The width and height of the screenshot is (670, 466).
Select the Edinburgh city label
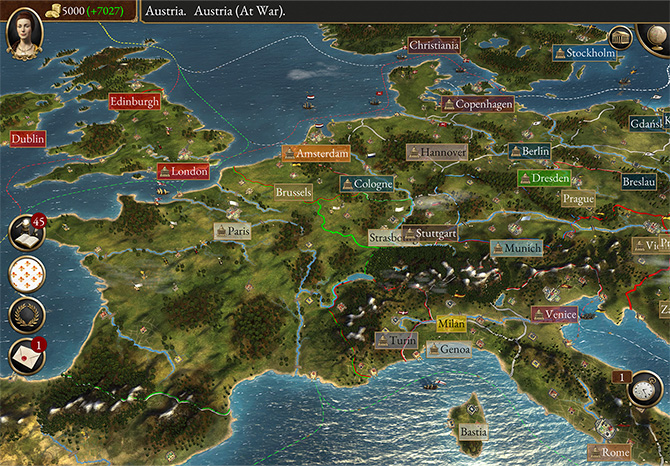click(134, 101)
